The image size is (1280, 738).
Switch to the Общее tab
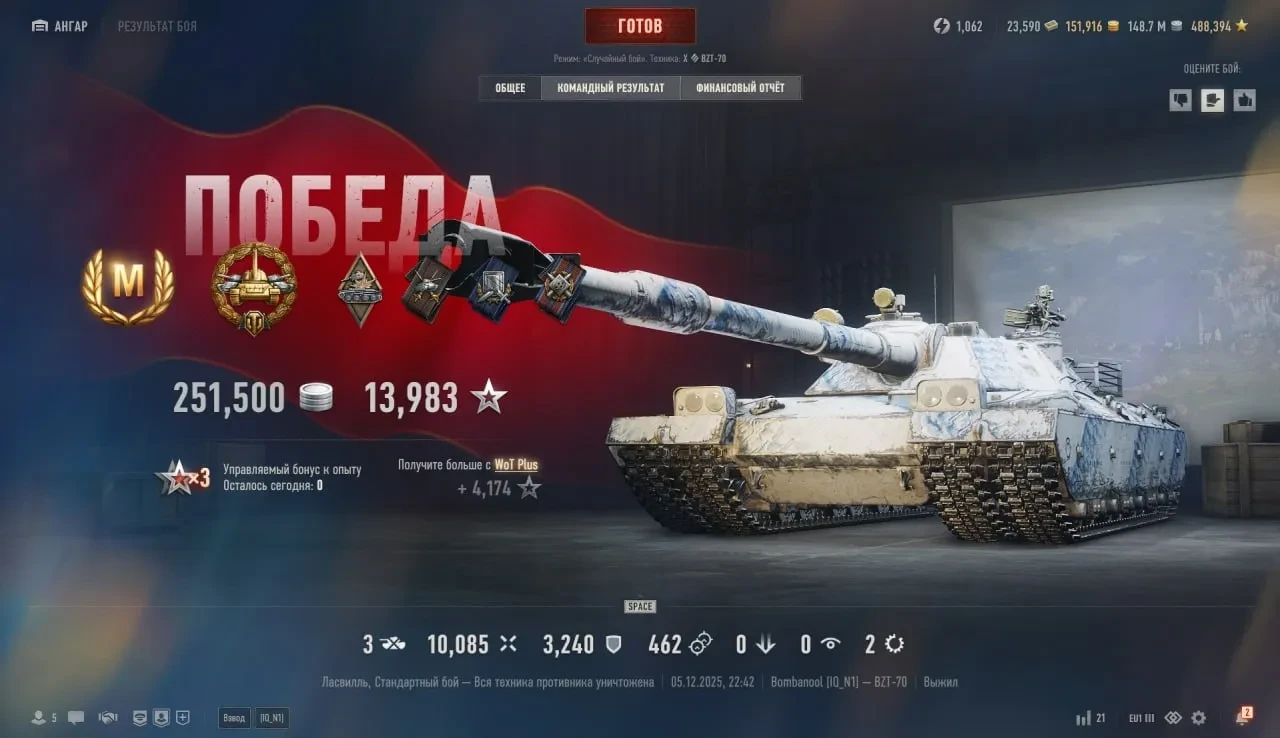[510, 88]
